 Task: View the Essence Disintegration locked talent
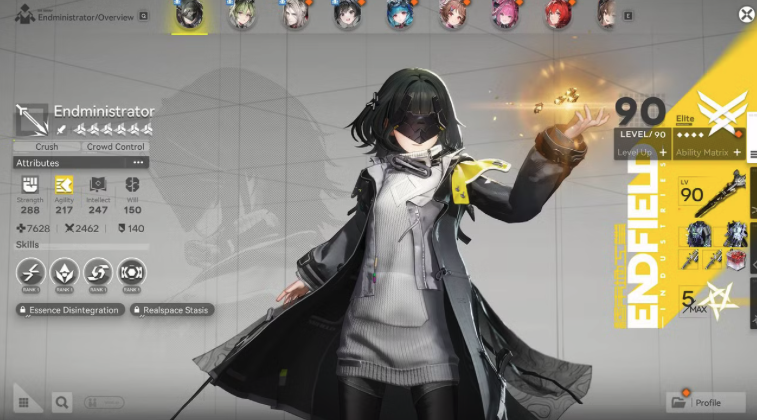click(70, 310)
